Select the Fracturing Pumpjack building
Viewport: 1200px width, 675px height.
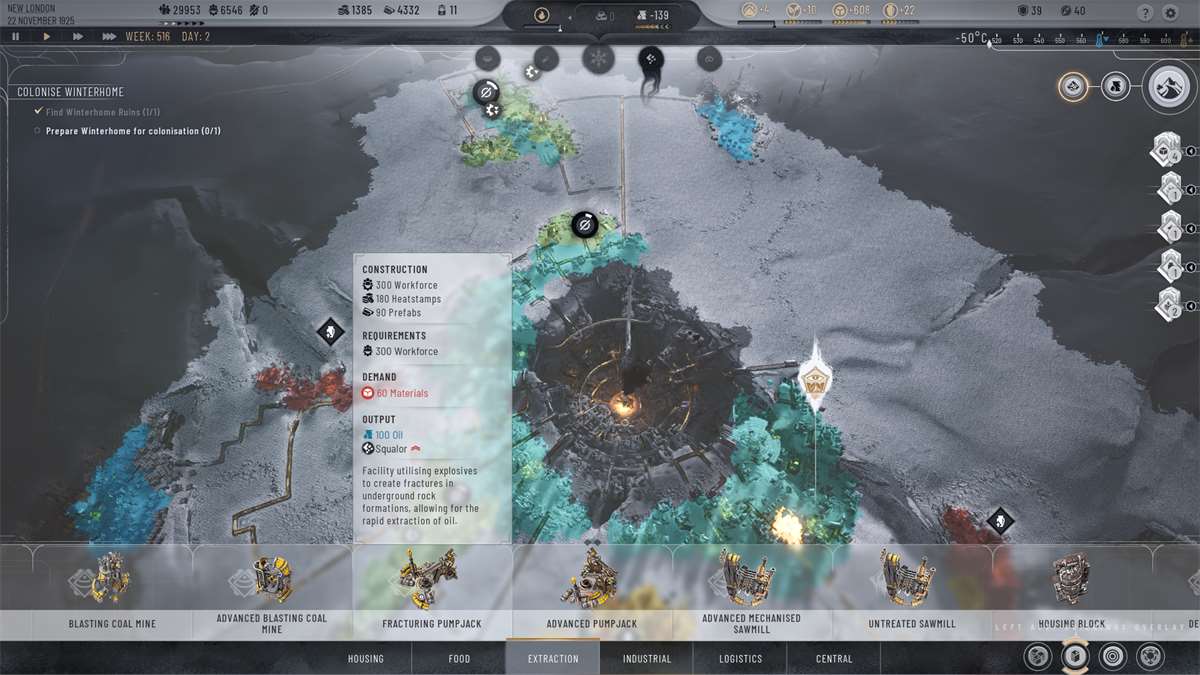point(432,590)
